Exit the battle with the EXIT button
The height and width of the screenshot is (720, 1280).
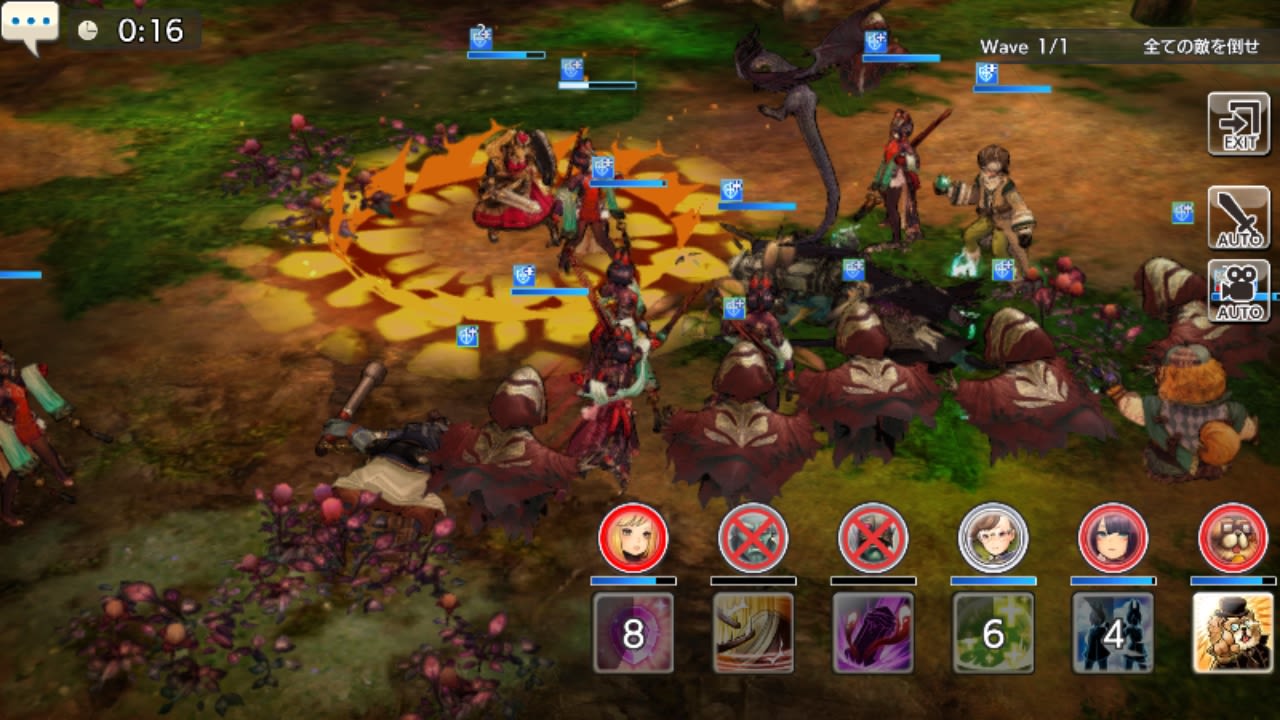pos(1238,124)
